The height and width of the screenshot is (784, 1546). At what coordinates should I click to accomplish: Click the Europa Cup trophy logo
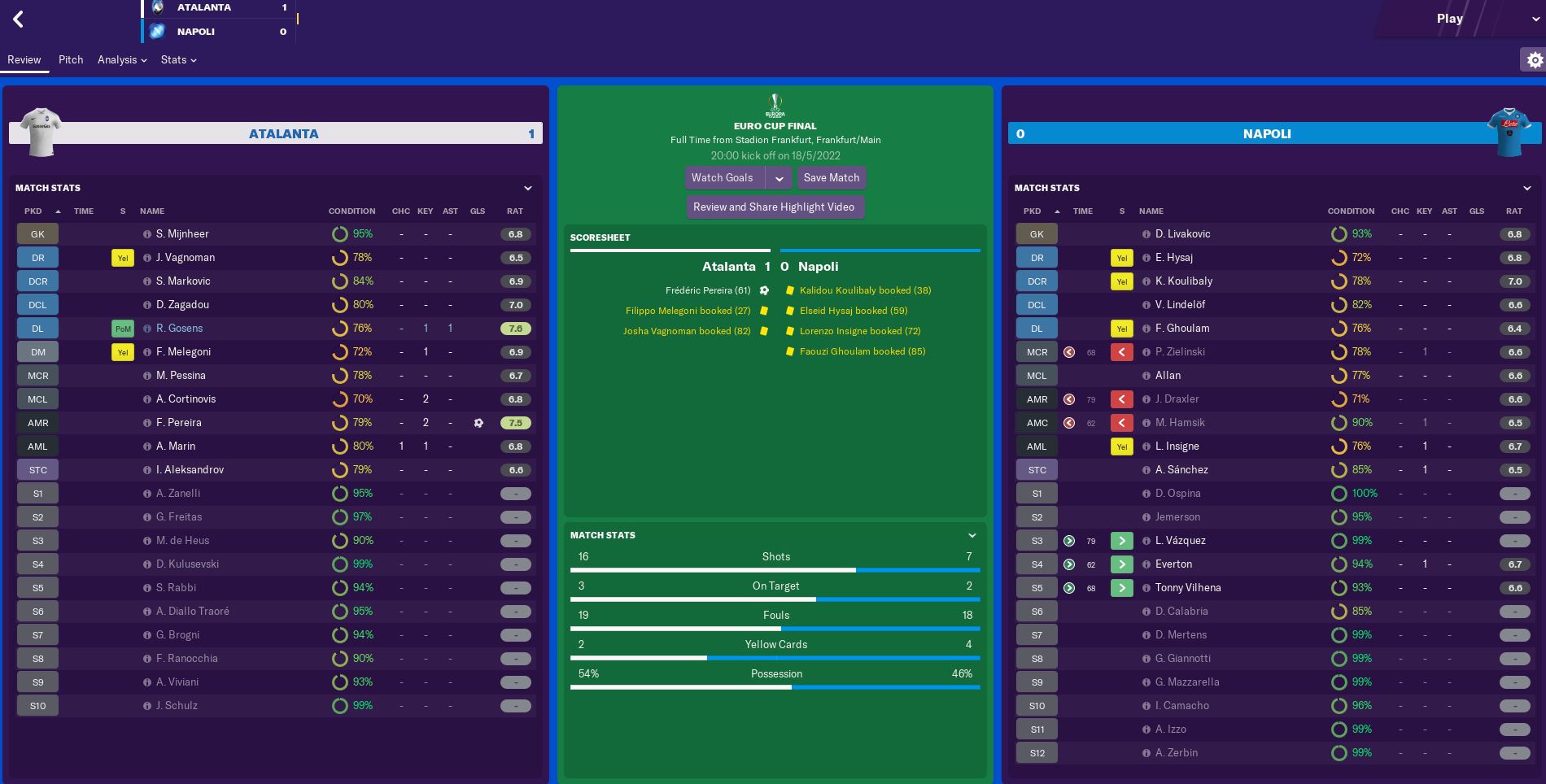(775, 105)
